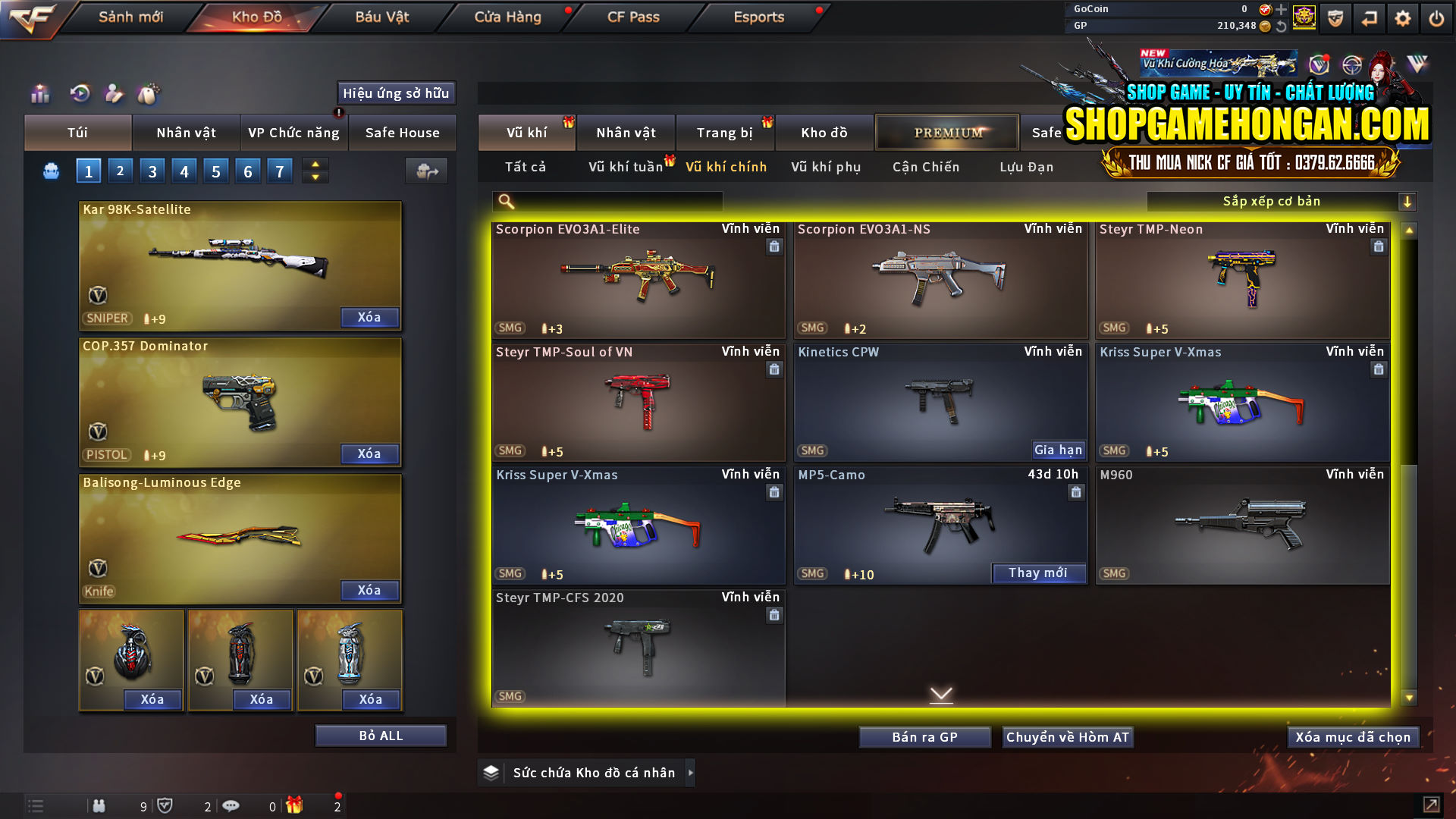This screenshot has height=819, width=1456.
Task: Expand more weapons with the down chevron arrow
Action: click(942, 693)
